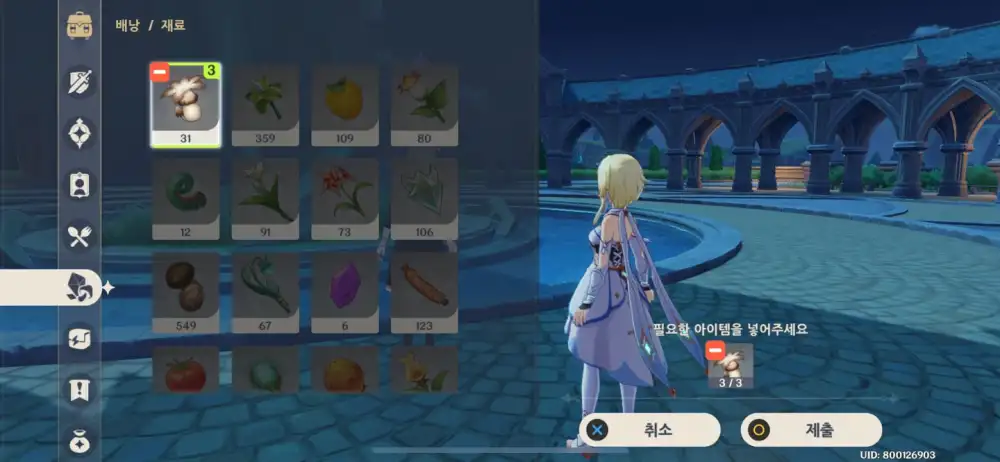
Task: Pick the carrot item with 123
Action: pos(424,292)
